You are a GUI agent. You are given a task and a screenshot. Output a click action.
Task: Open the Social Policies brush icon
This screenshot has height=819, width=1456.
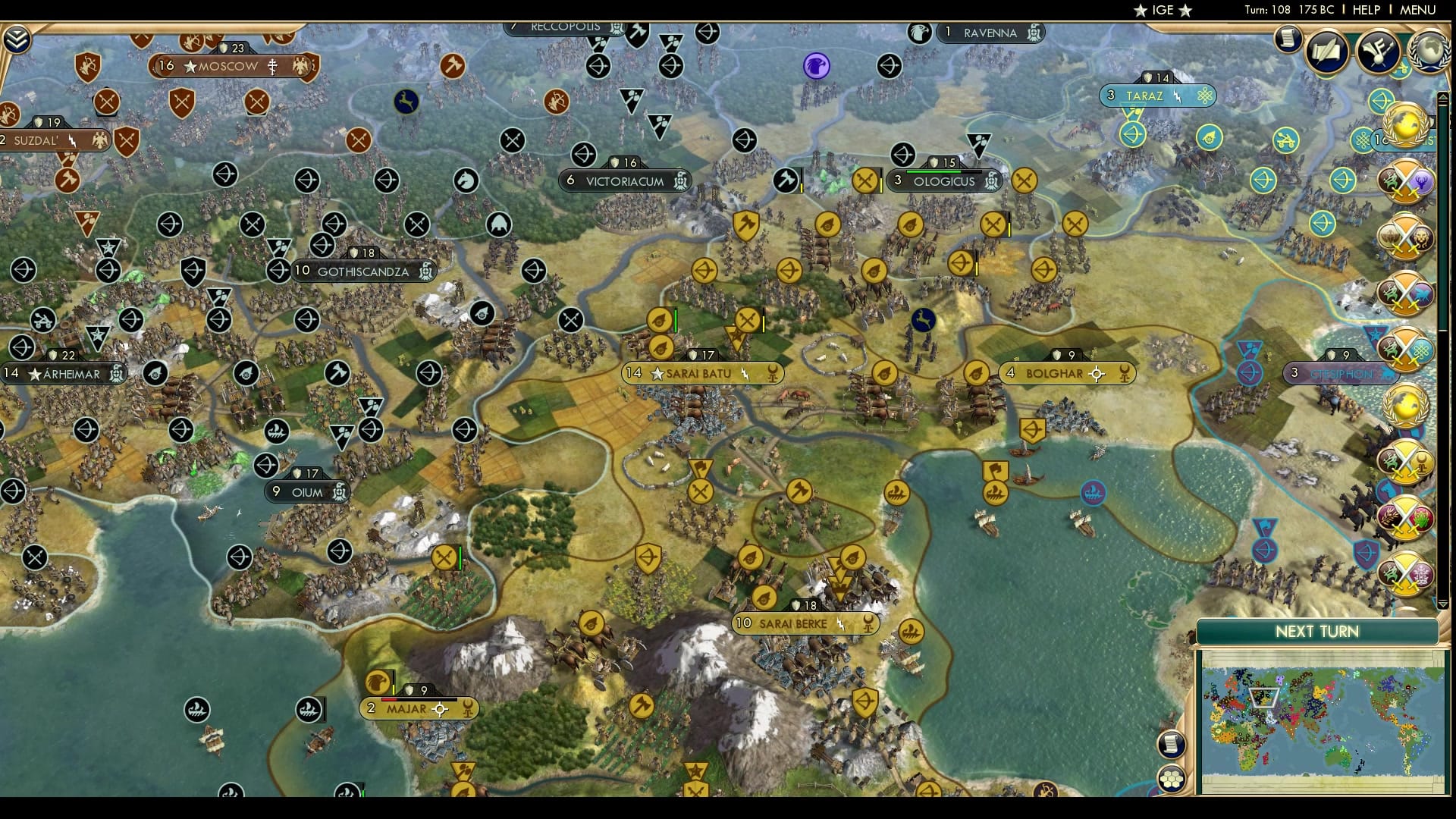click(x=1376, y=52)
